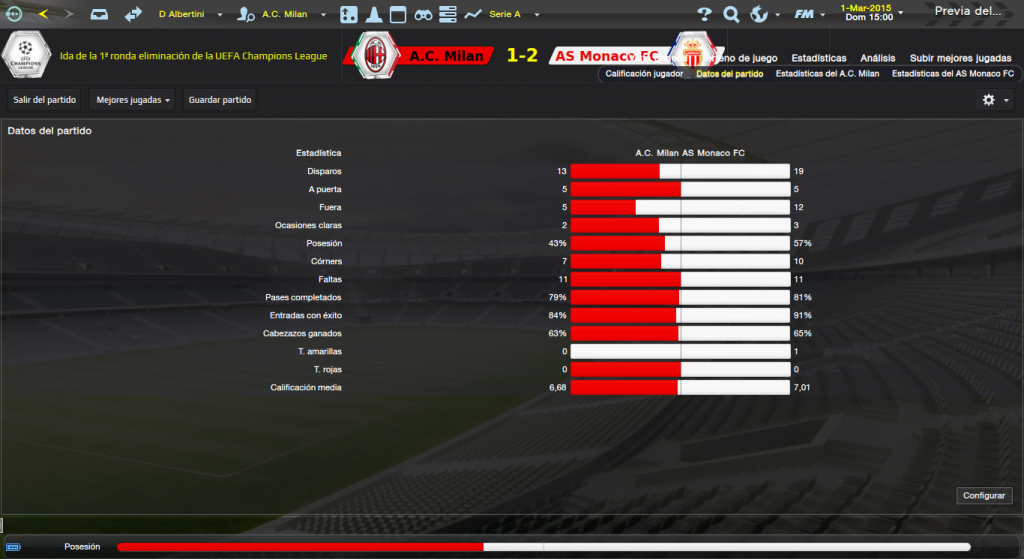Choose Subir mejores jugadas

(x=961, y=58)
